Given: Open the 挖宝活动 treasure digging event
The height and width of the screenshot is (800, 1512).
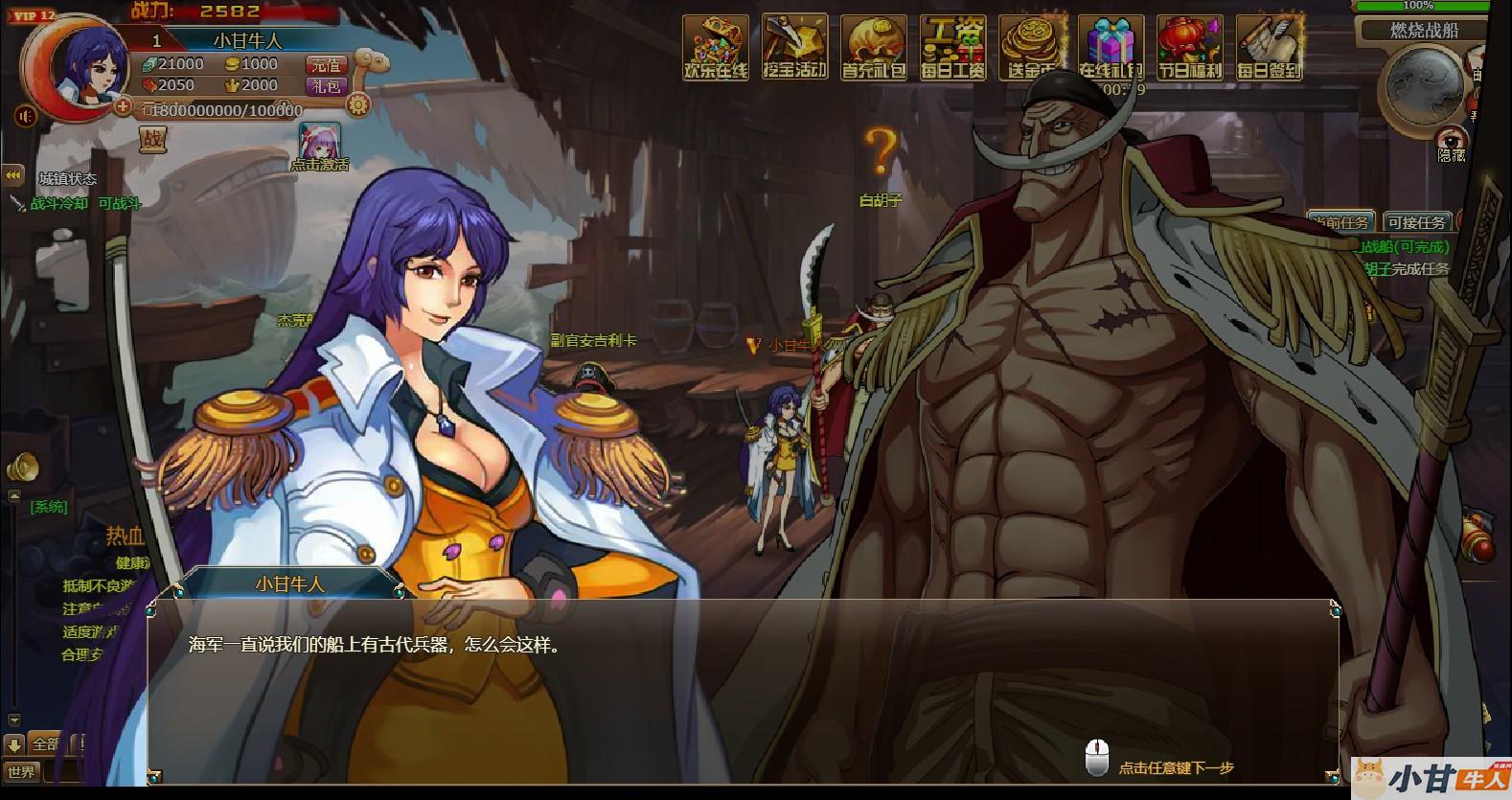Looking at the screenshot, I should click(794, 46).
